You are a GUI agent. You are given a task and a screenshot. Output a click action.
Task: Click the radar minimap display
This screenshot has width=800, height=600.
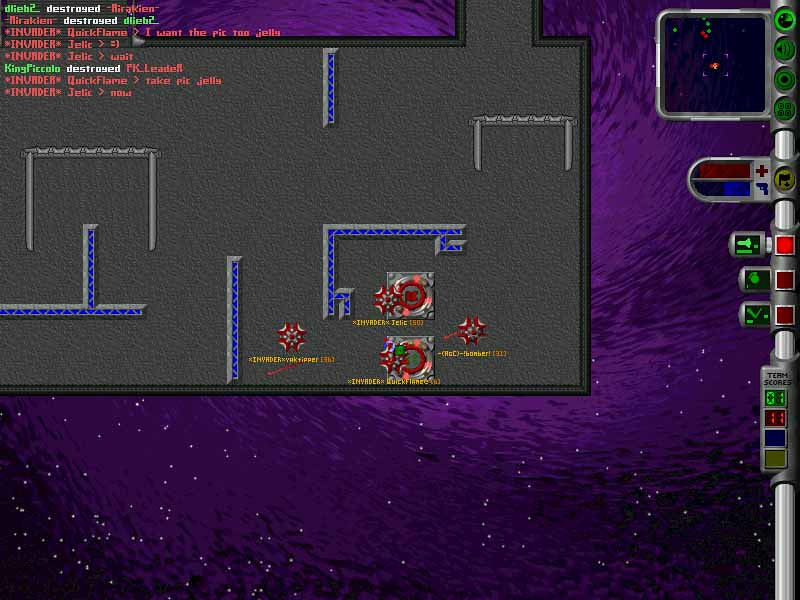point(713,62)
